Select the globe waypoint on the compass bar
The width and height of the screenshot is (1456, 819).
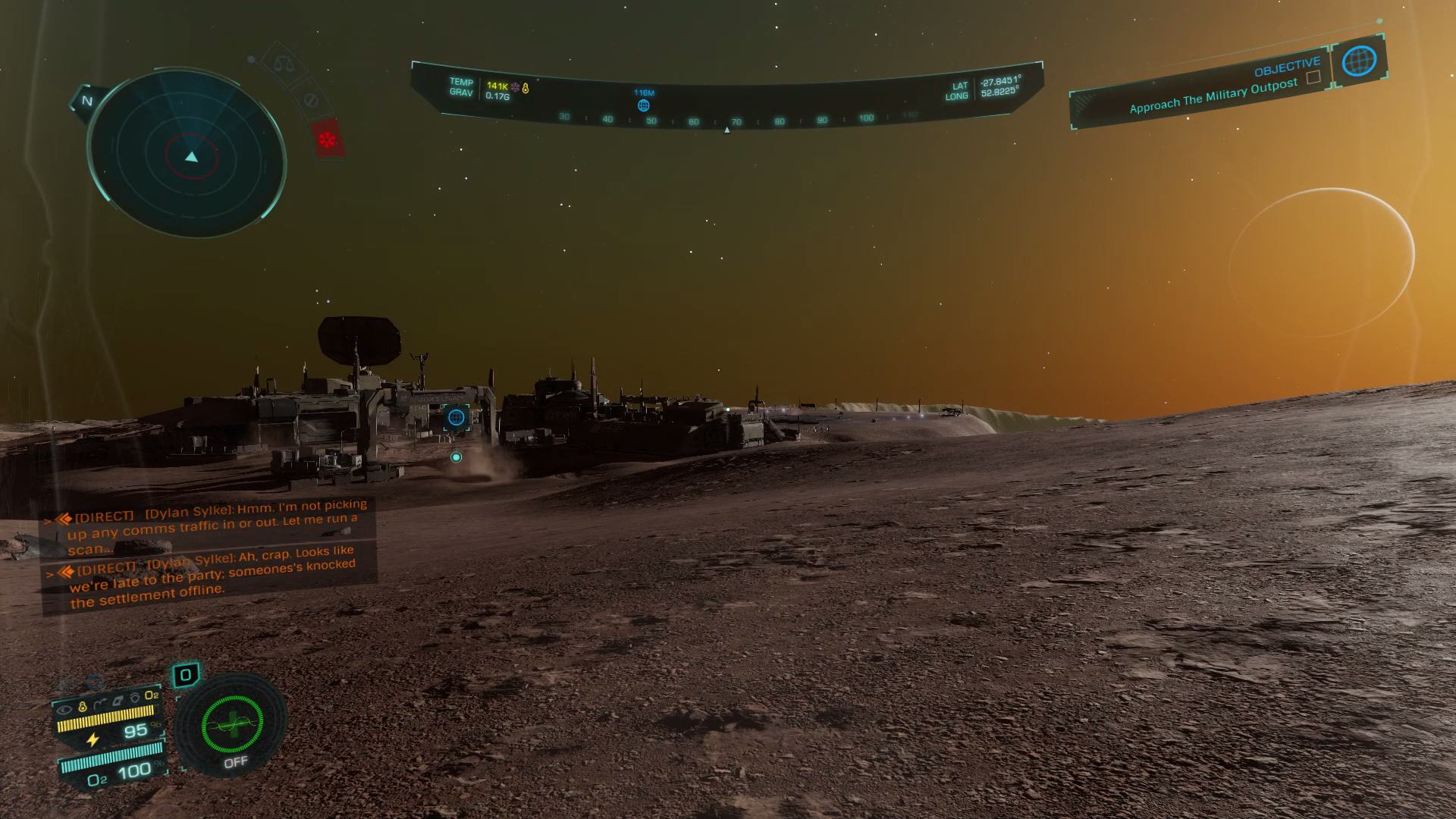tap(643, 105)
